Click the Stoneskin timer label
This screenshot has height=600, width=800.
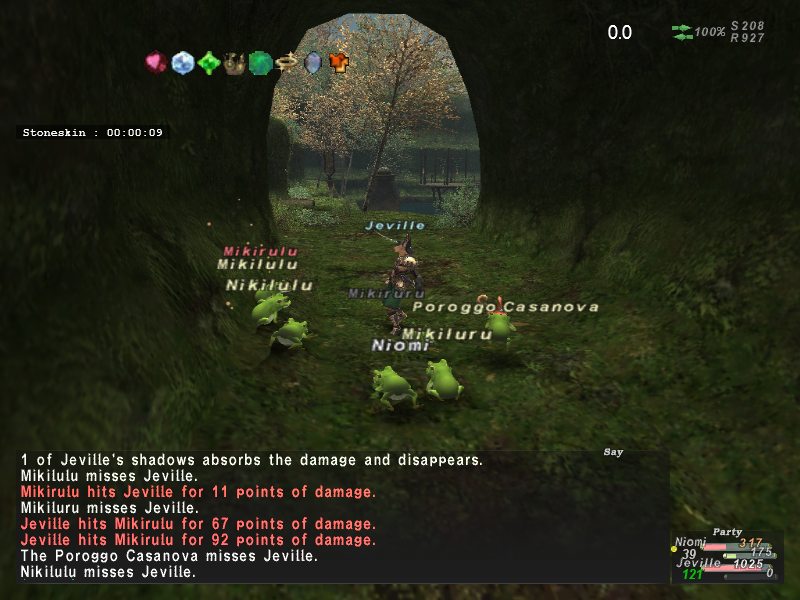point(94,132)
